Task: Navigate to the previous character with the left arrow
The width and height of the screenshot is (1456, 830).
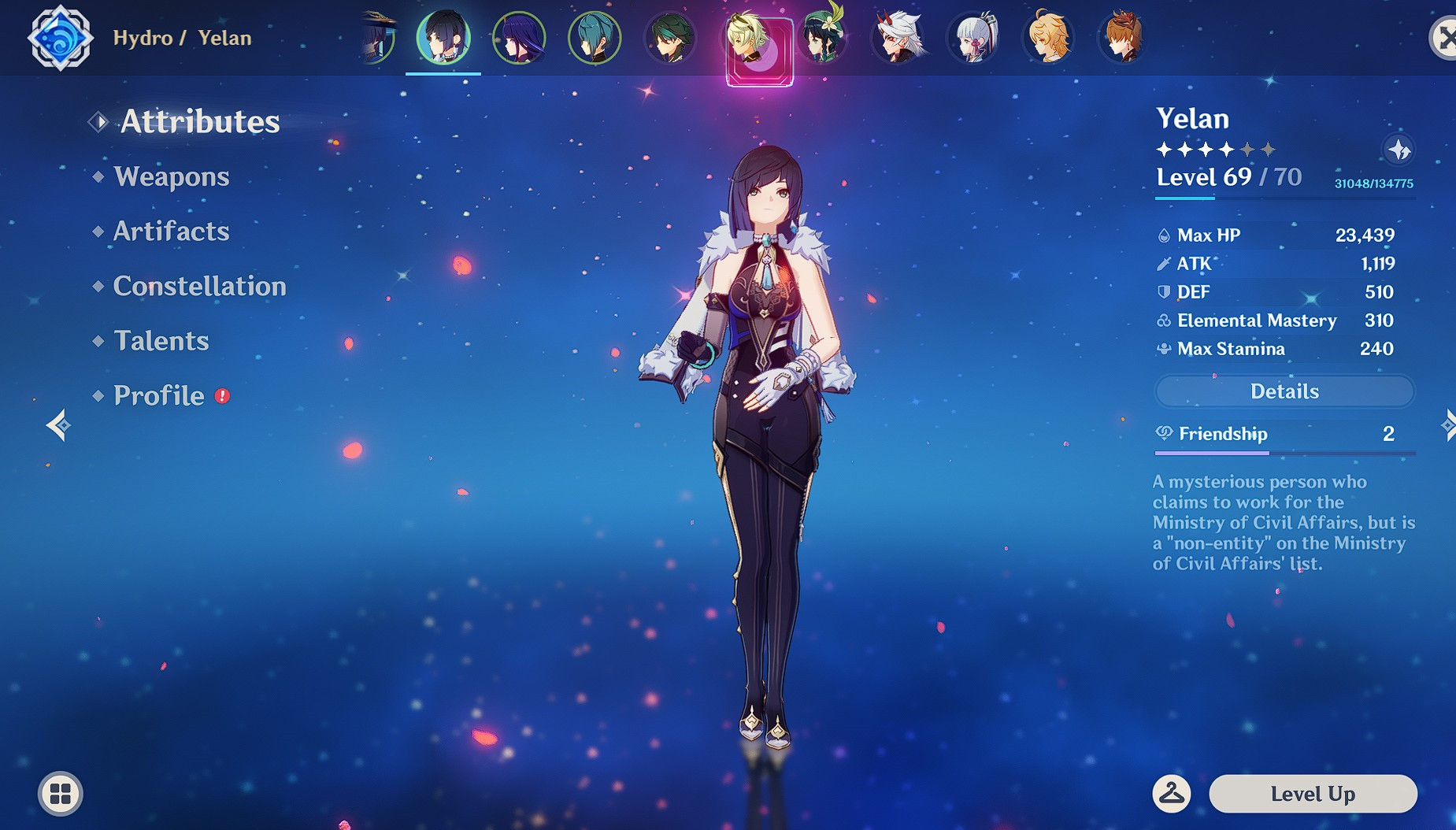Action: coord(57,426)
